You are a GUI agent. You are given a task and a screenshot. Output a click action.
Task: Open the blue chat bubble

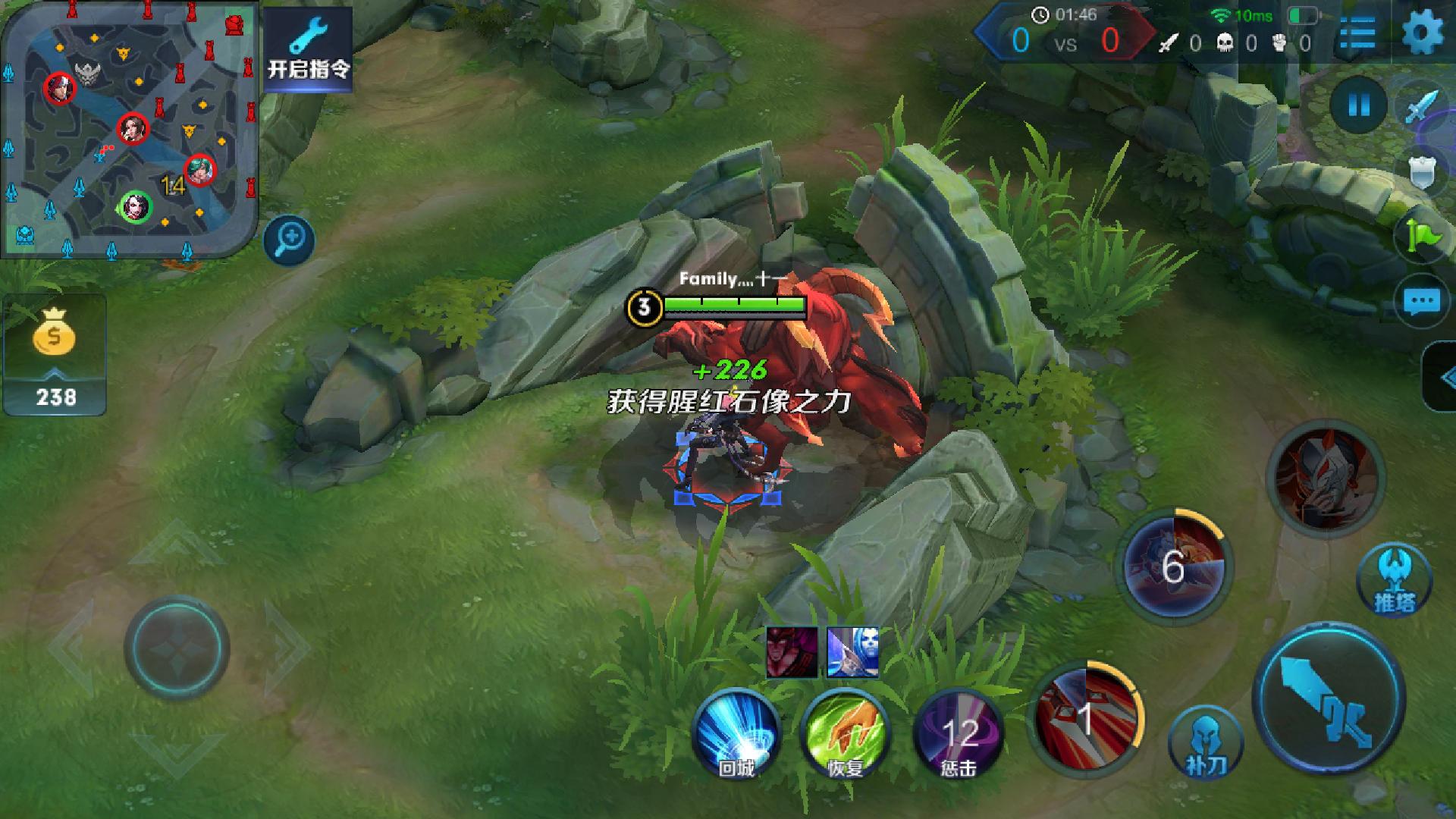tap(1421, 302)
